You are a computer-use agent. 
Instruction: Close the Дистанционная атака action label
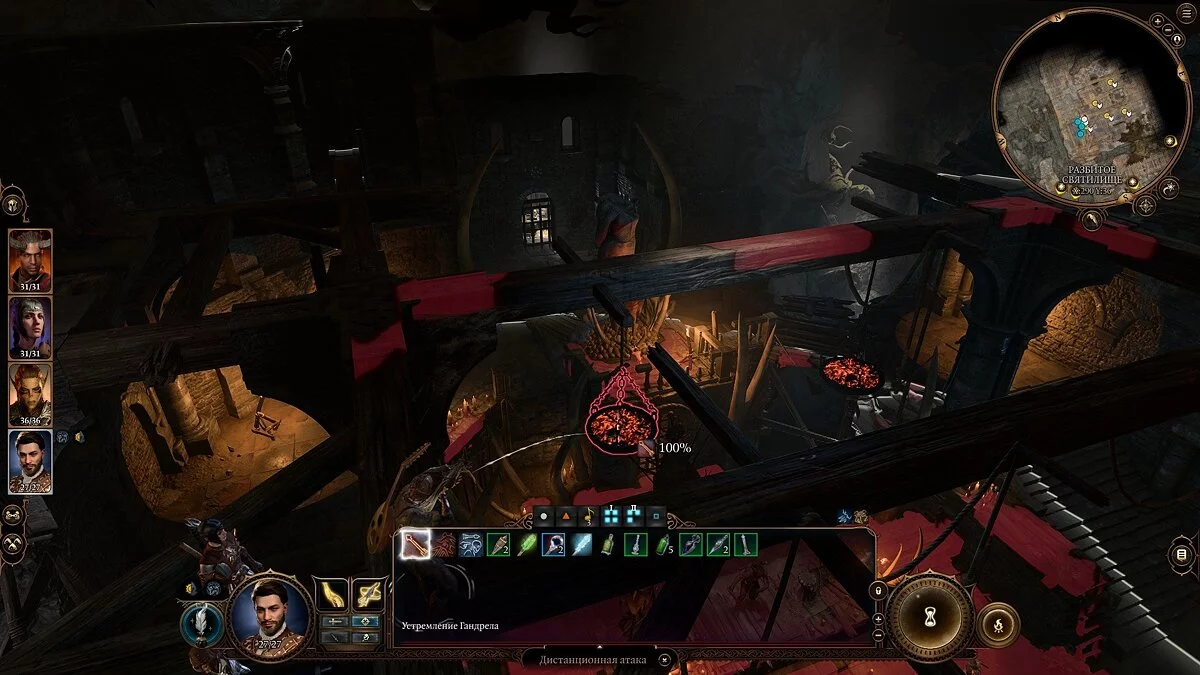click(663, 659)
